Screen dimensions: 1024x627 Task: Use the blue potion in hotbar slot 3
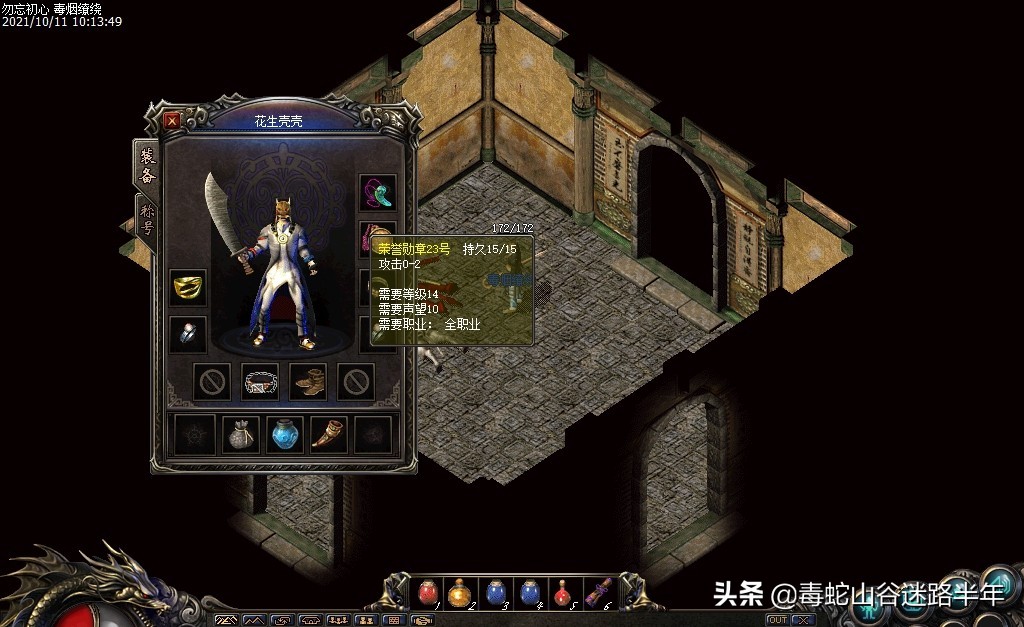(x=495, y=592)
